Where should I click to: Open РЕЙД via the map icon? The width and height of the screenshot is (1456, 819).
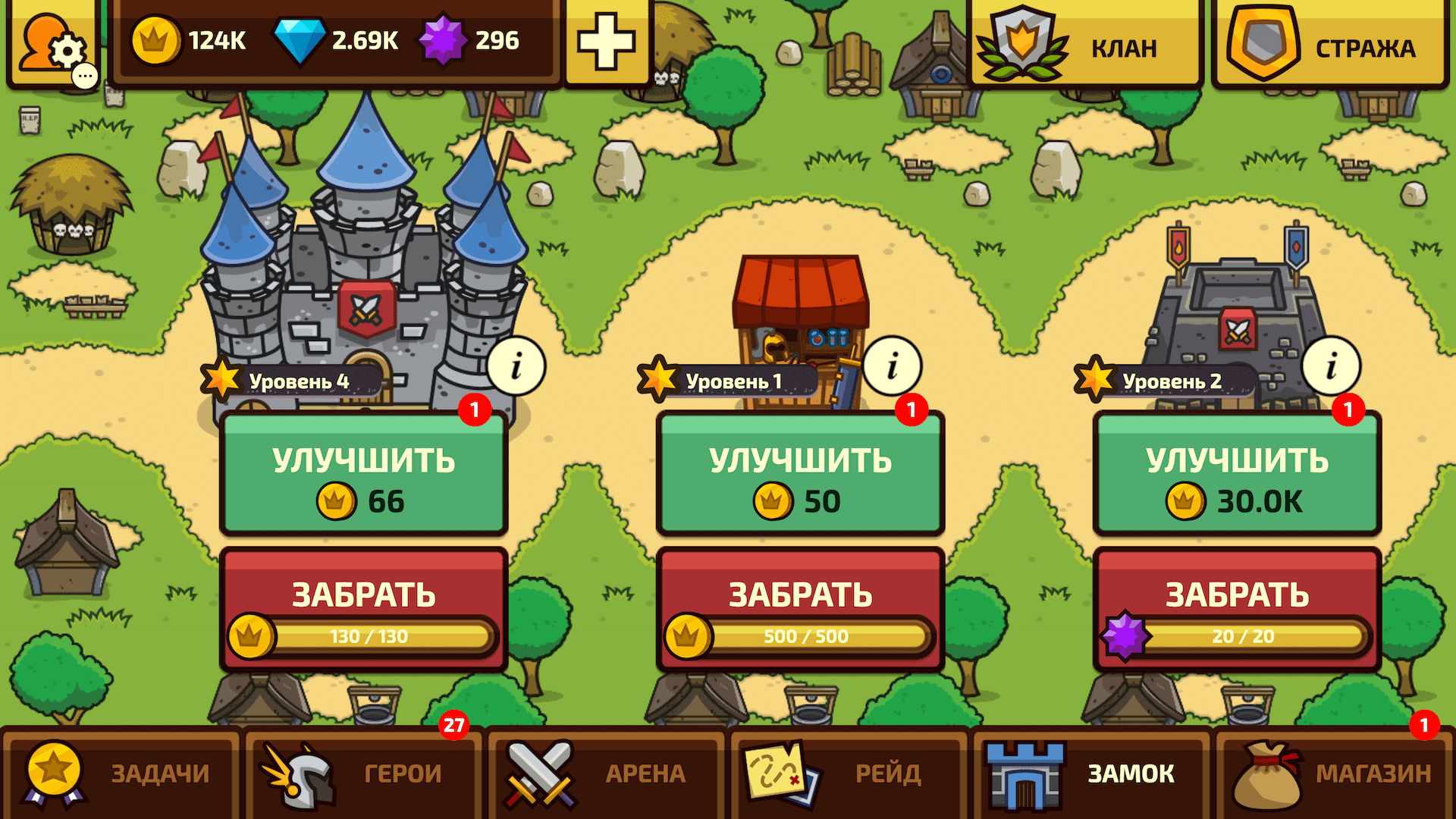[x=781, y=773]
